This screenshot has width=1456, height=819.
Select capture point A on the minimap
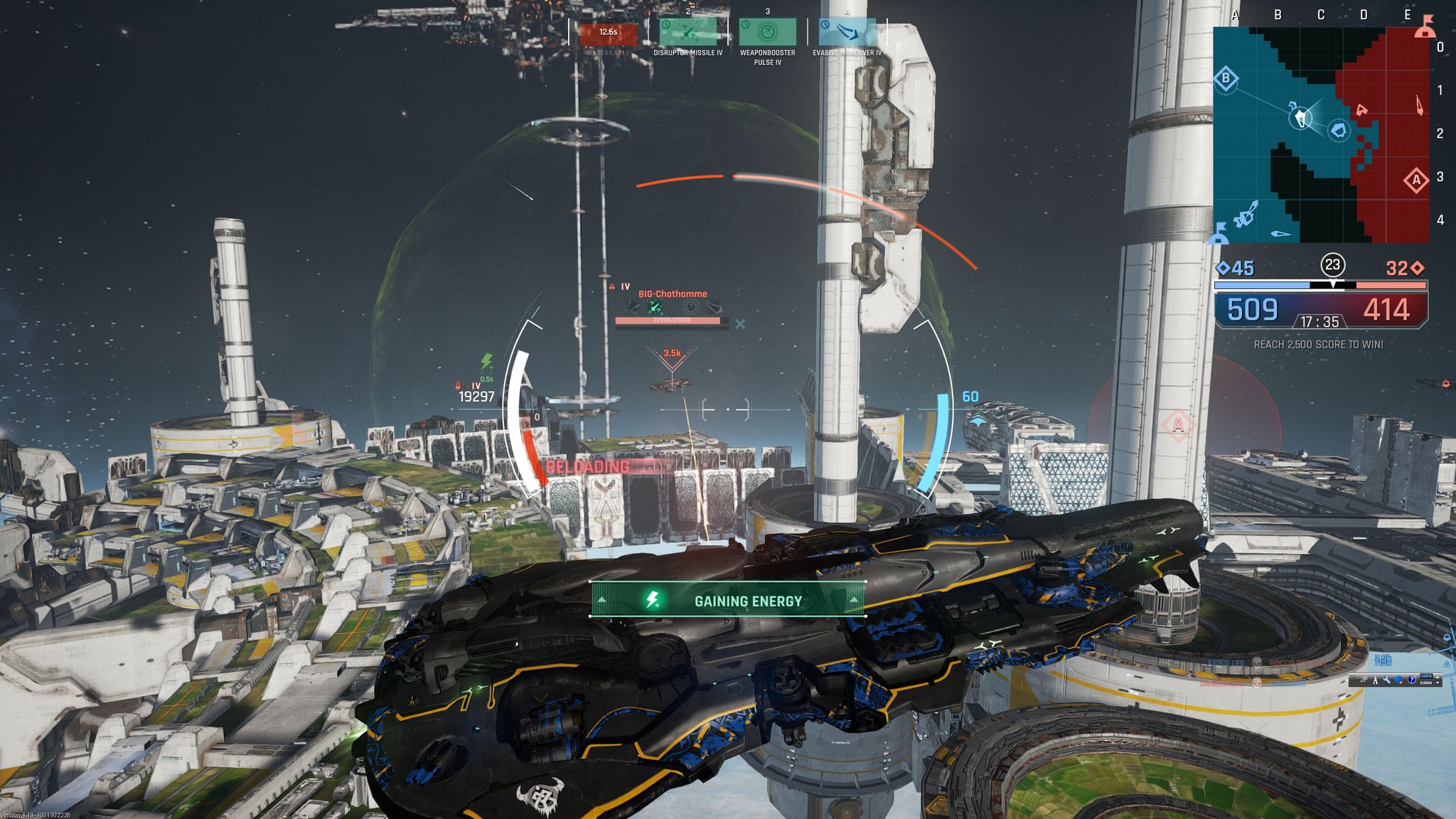point(1415,180)
